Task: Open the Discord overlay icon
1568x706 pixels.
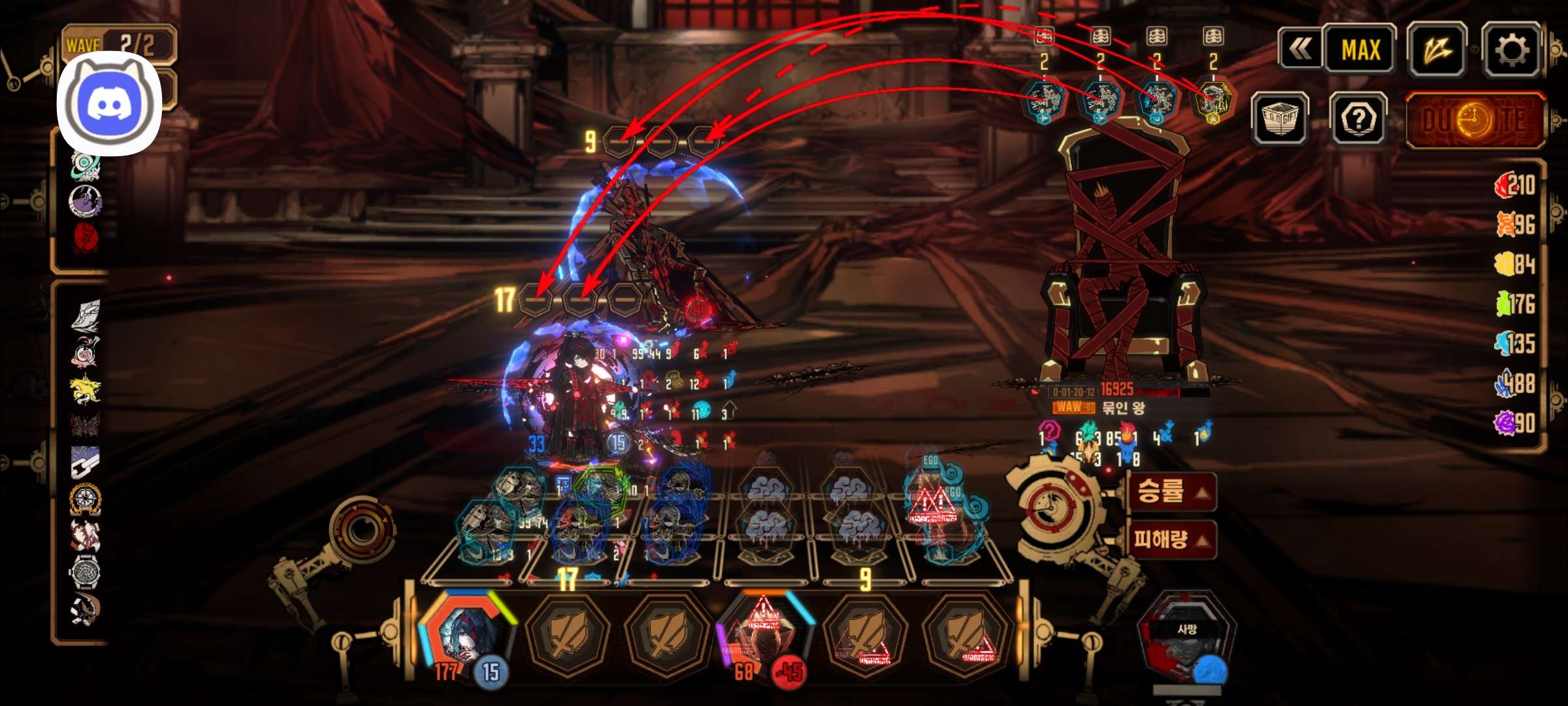Action: [110, 103]
